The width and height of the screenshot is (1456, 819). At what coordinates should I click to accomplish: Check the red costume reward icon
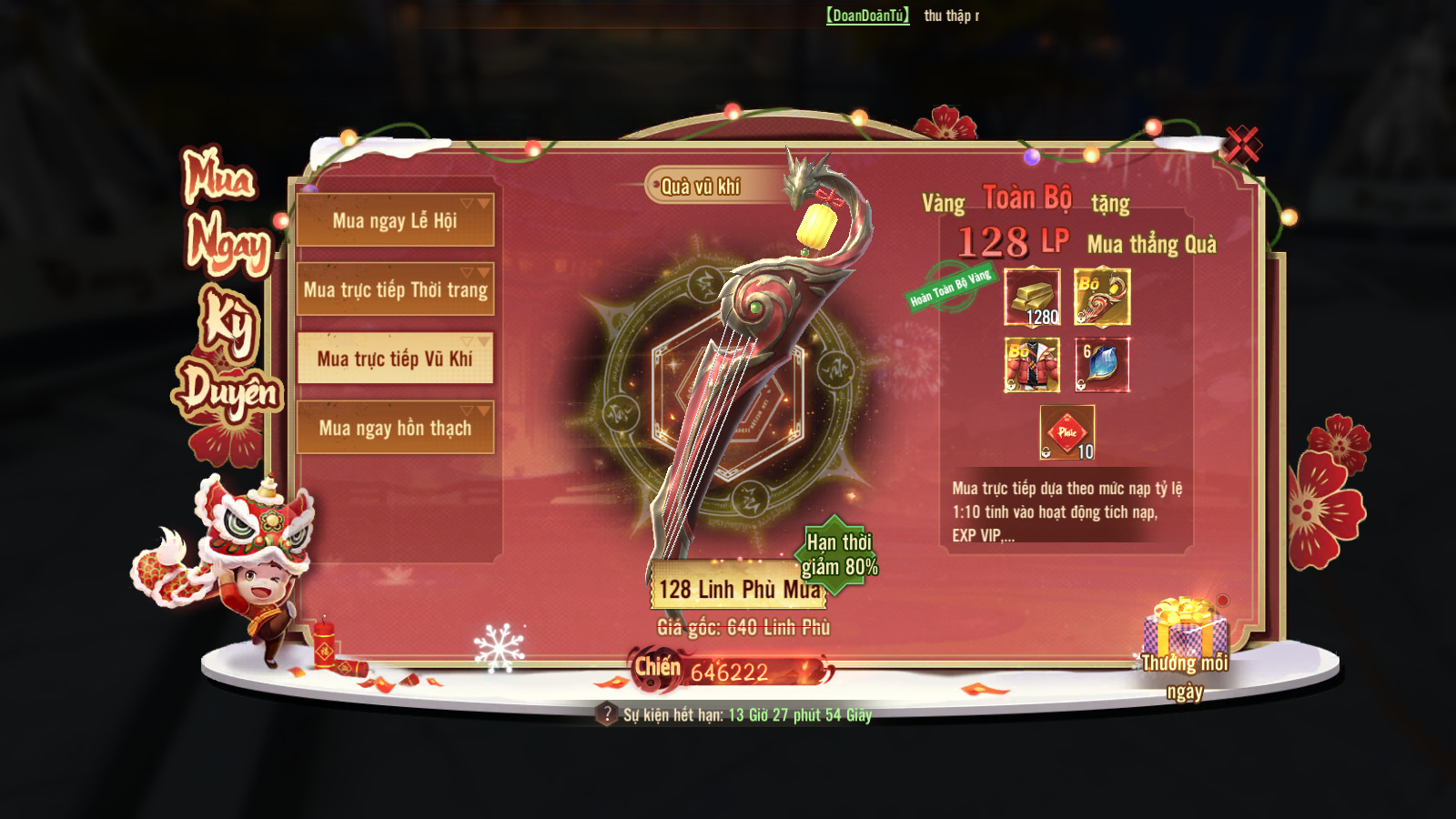1032,365
